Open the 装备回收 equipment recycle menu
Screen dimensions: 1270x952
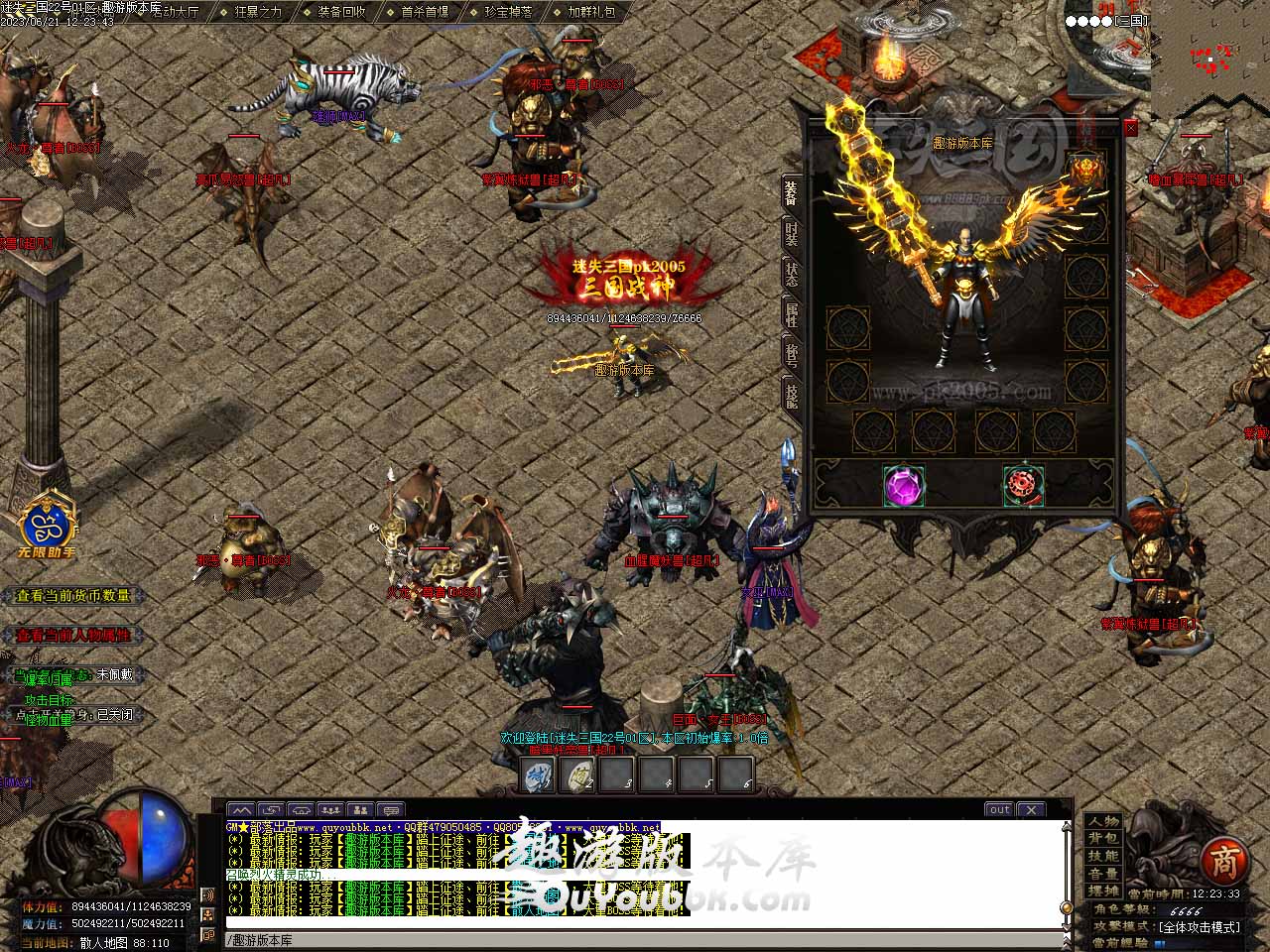coord(341,12)
